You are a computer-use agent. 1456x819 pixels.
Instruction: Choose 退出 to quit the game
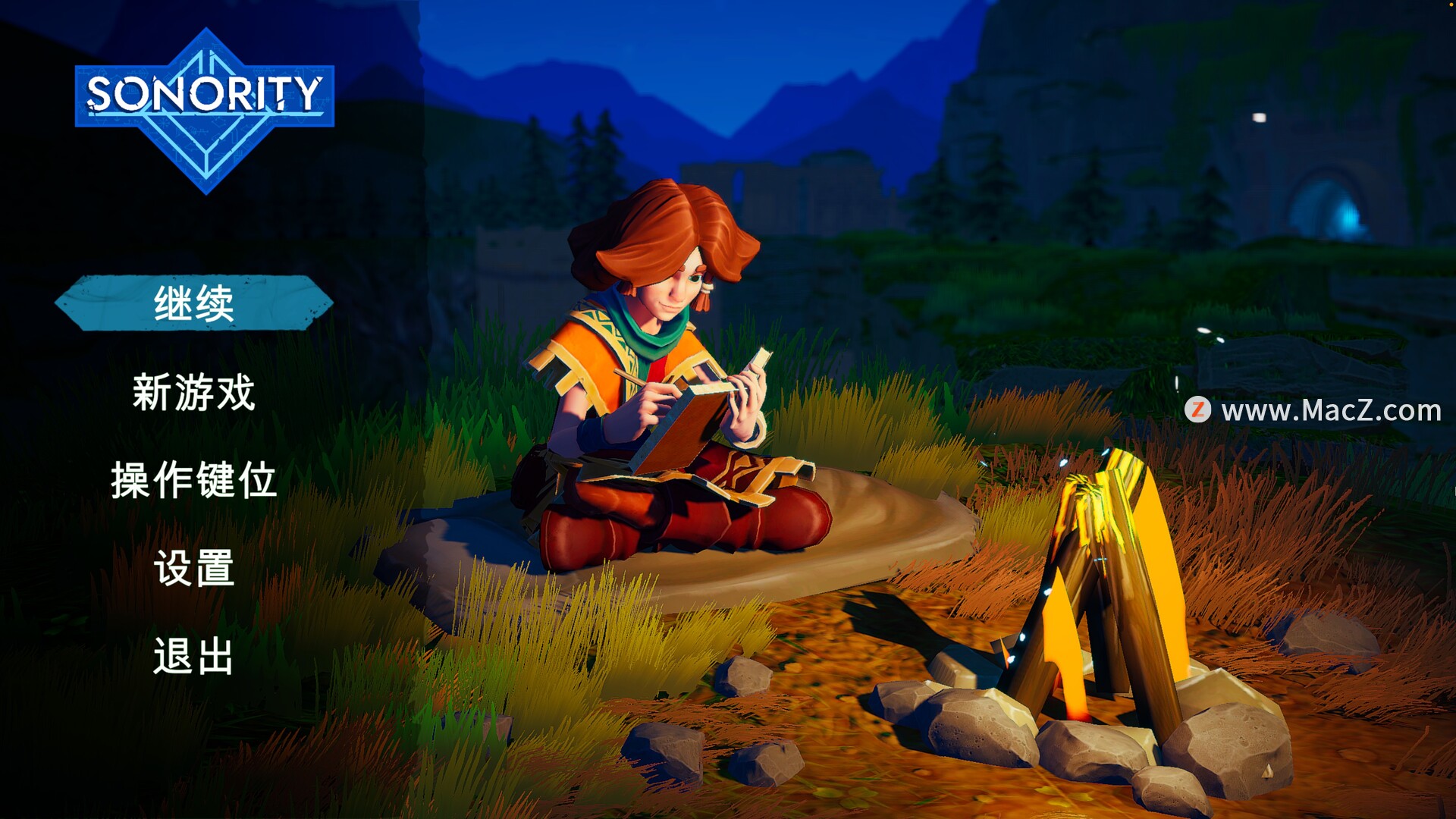(194, 656)
